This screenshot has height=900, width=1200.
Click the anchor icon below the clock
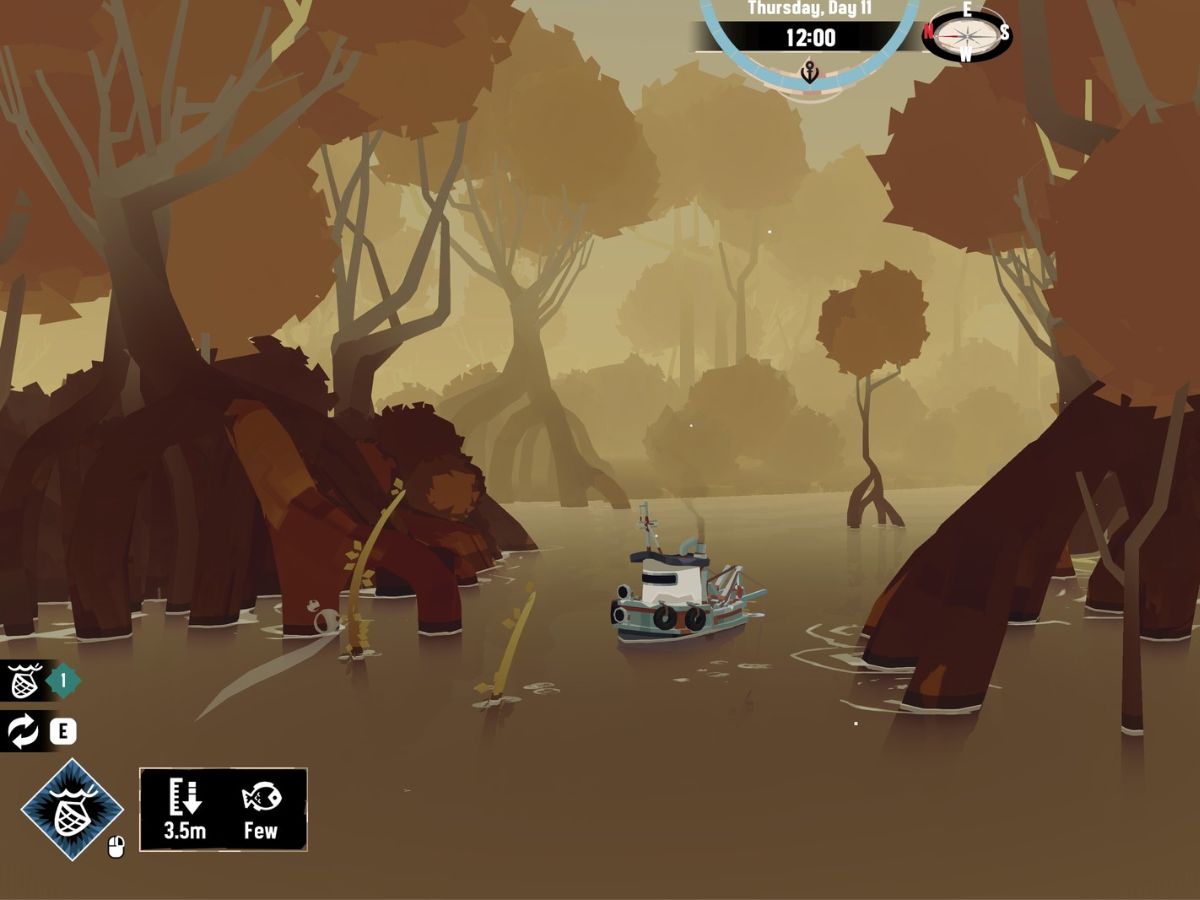[x=809, y=71]
